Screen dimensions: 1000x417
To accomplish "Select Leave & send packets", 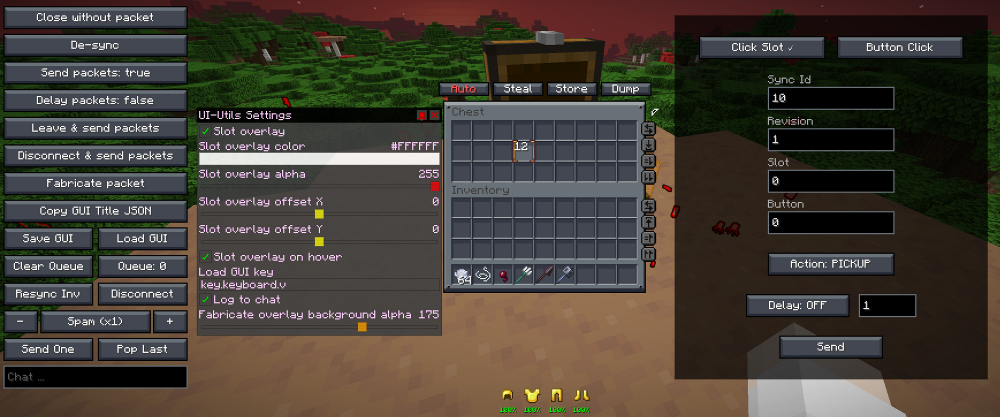I will (x=95, y=128).
